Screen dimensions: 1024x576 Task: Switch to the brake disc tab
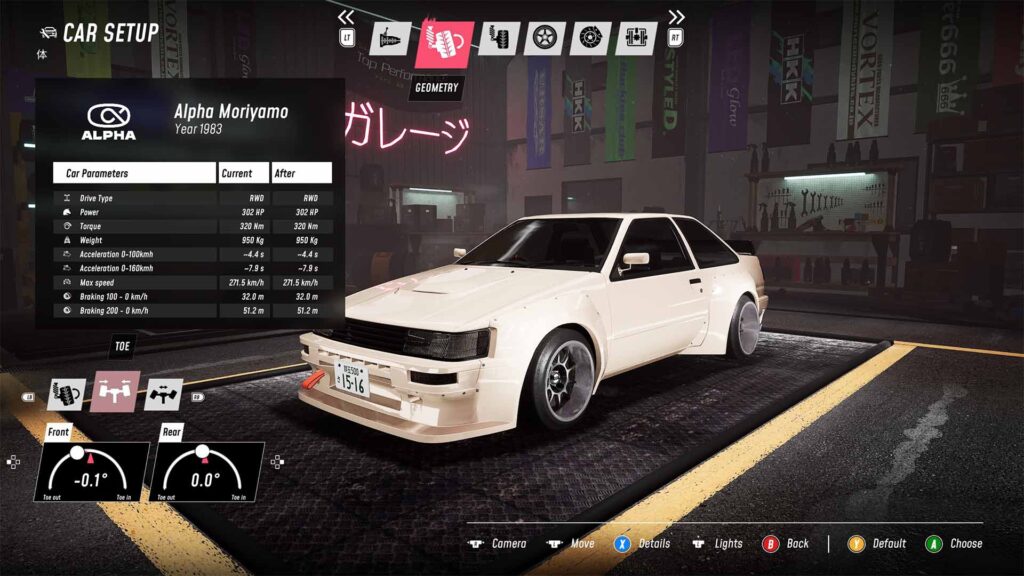(x=591, y=39)
